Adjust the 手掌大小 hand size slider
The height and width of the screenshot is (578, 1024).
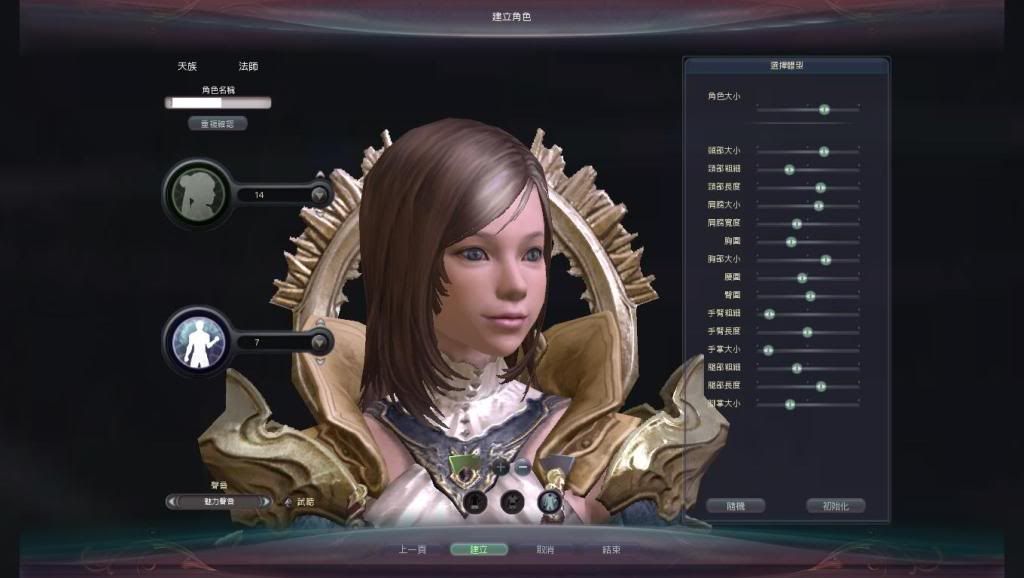click(768, 350)
